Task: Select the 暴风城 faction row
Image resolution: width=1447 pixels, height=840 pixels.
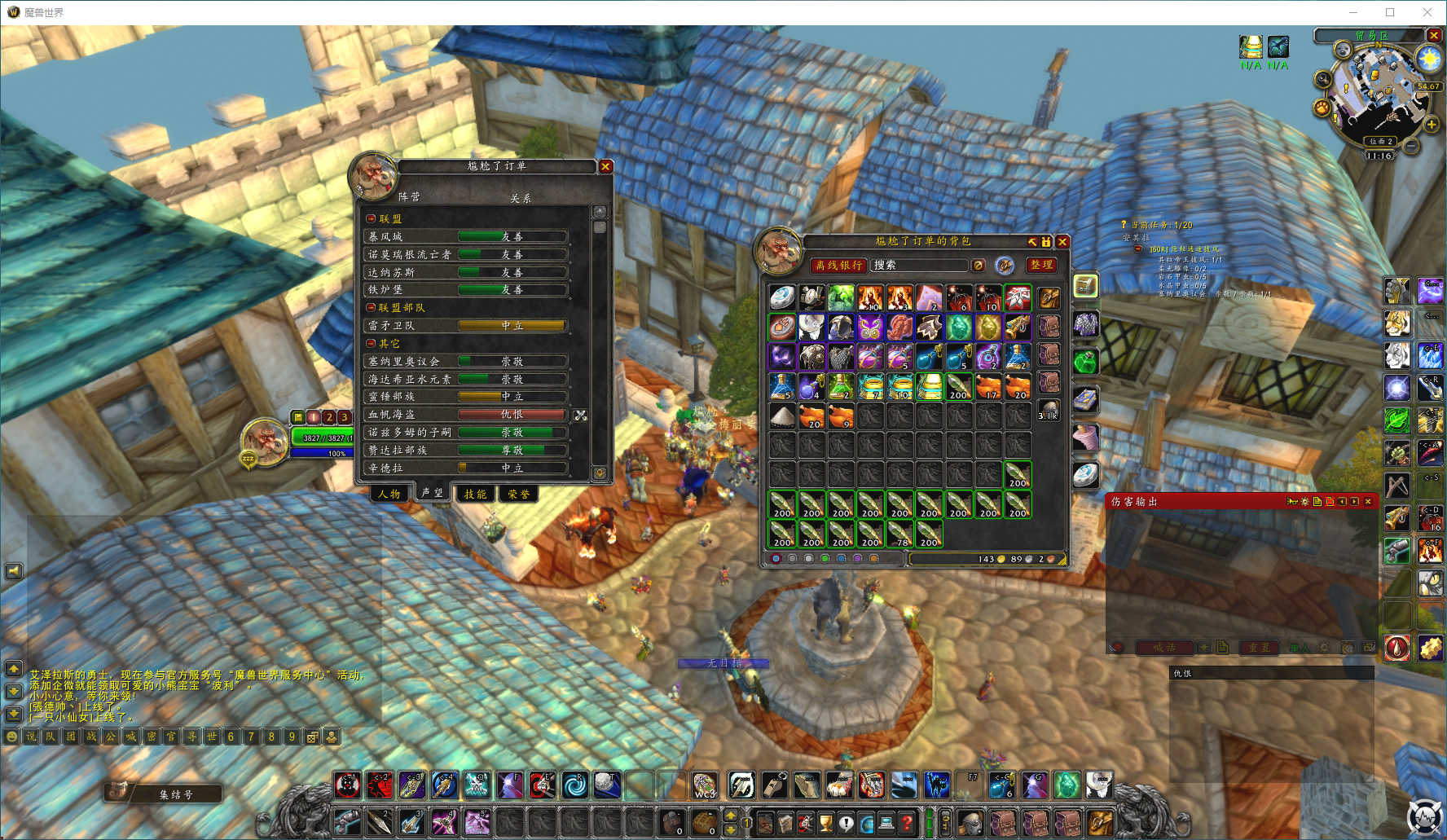Action: point(466,236)
